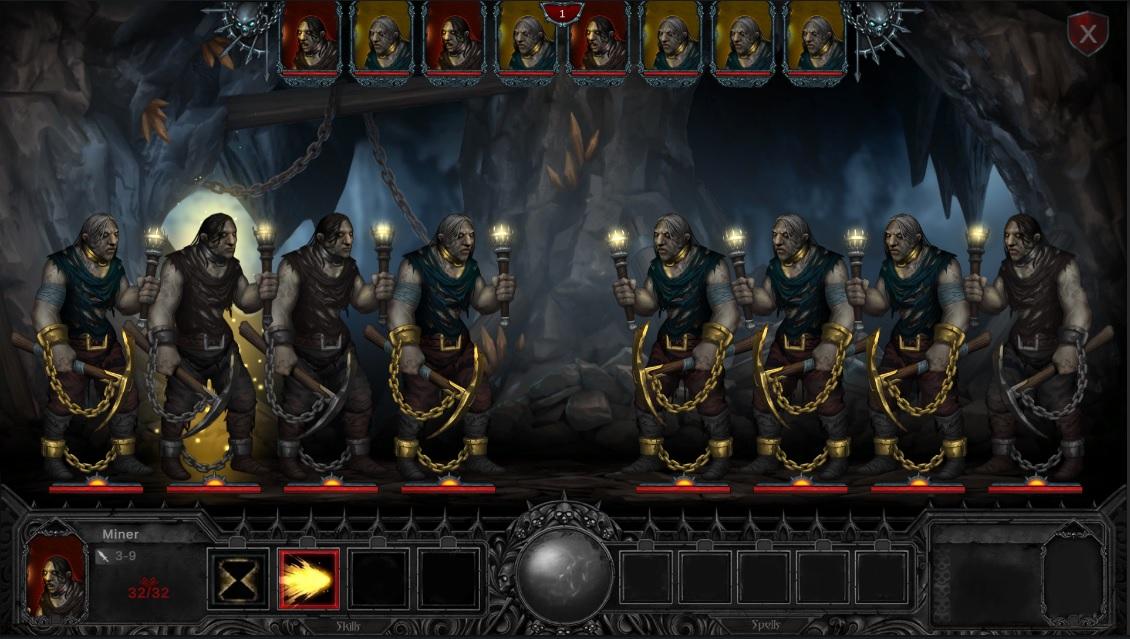Select the hourglass wait skill
This screenshot has height=639, width=1130.
(x=239, y=578)
